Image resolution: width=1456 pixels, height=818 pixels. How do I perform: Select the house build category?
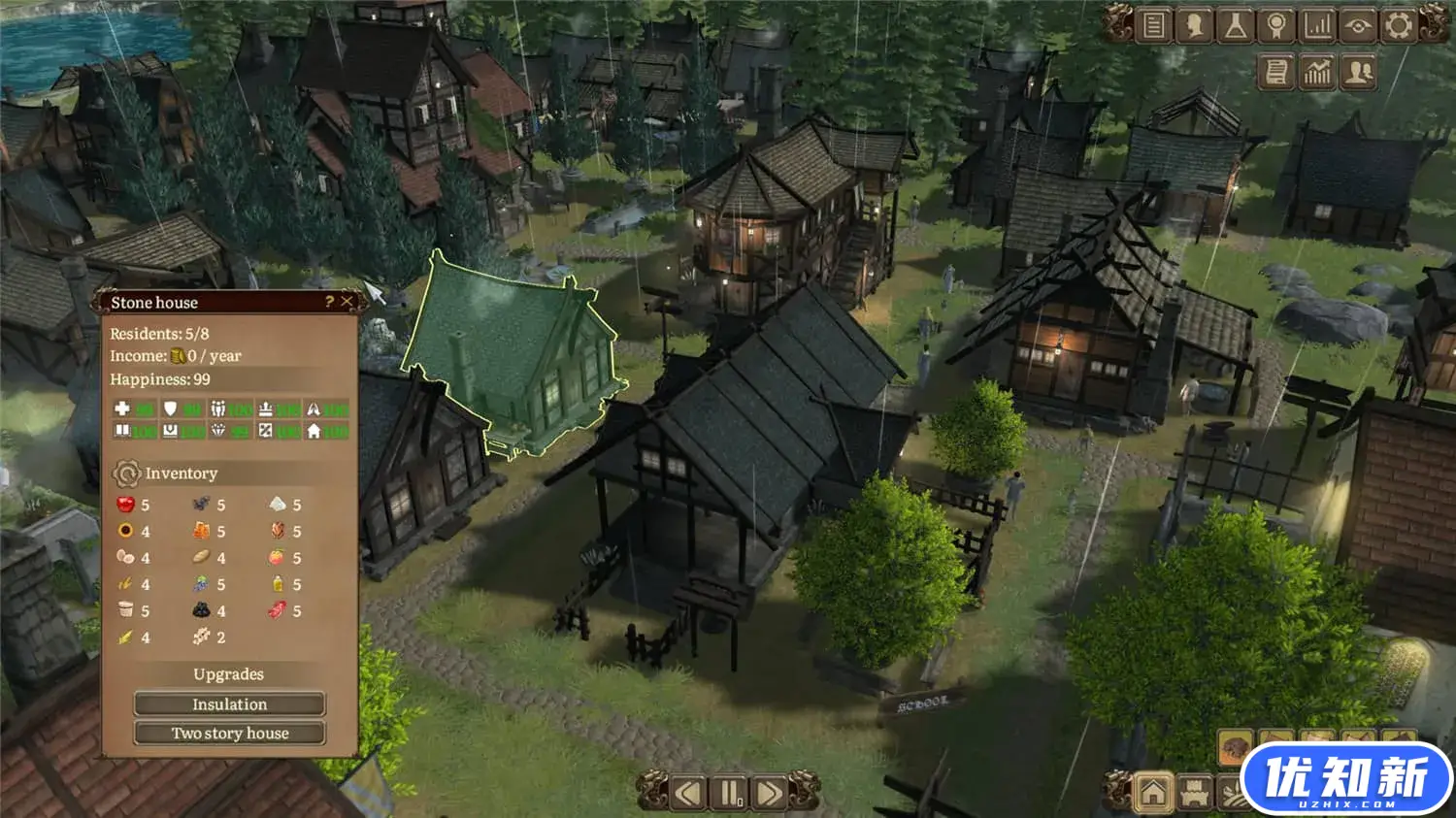tap(1153, 793)
